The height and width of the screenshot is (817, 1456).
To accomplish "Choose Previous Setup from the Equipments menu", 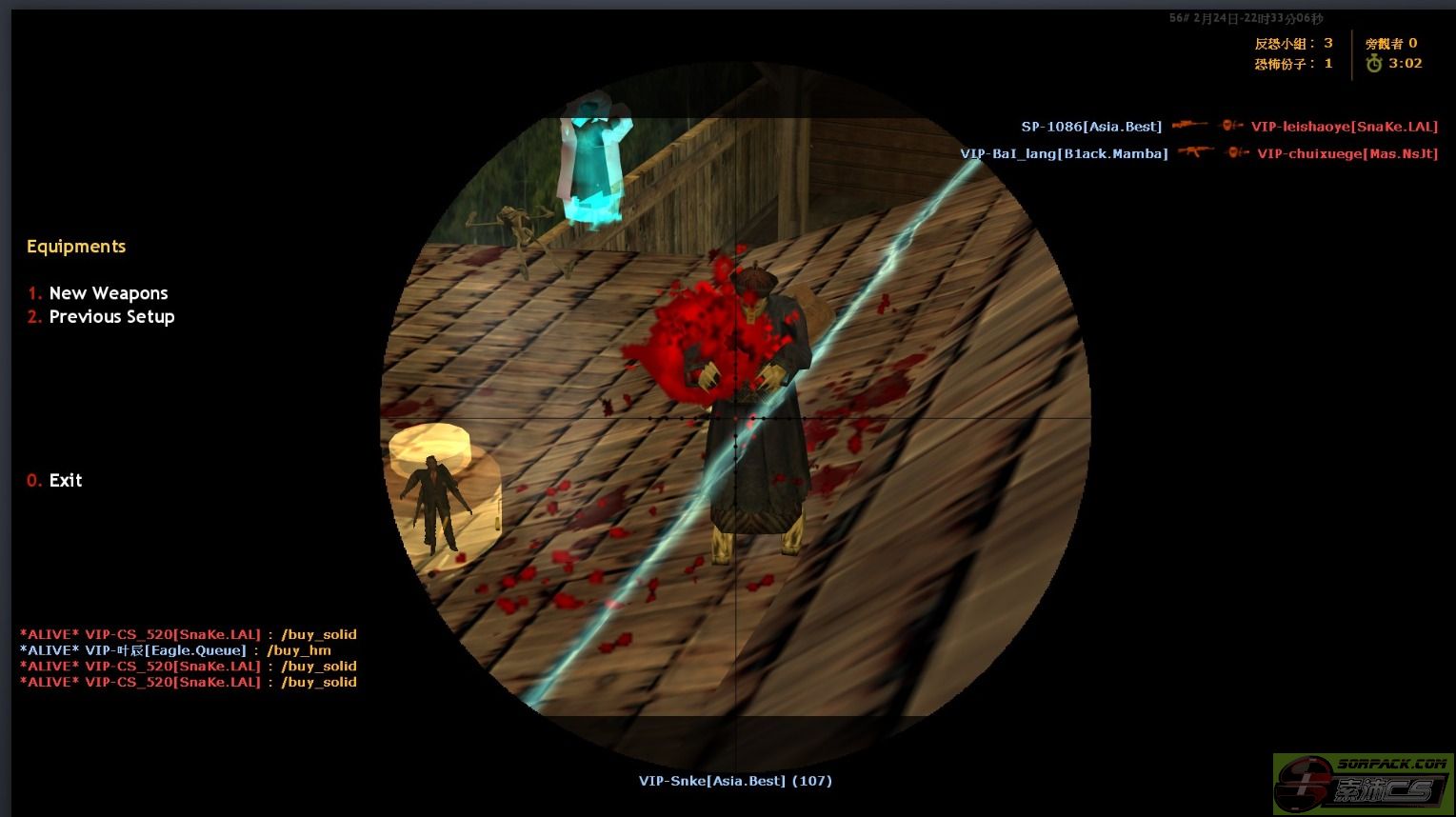I will (x=110, y=317).
